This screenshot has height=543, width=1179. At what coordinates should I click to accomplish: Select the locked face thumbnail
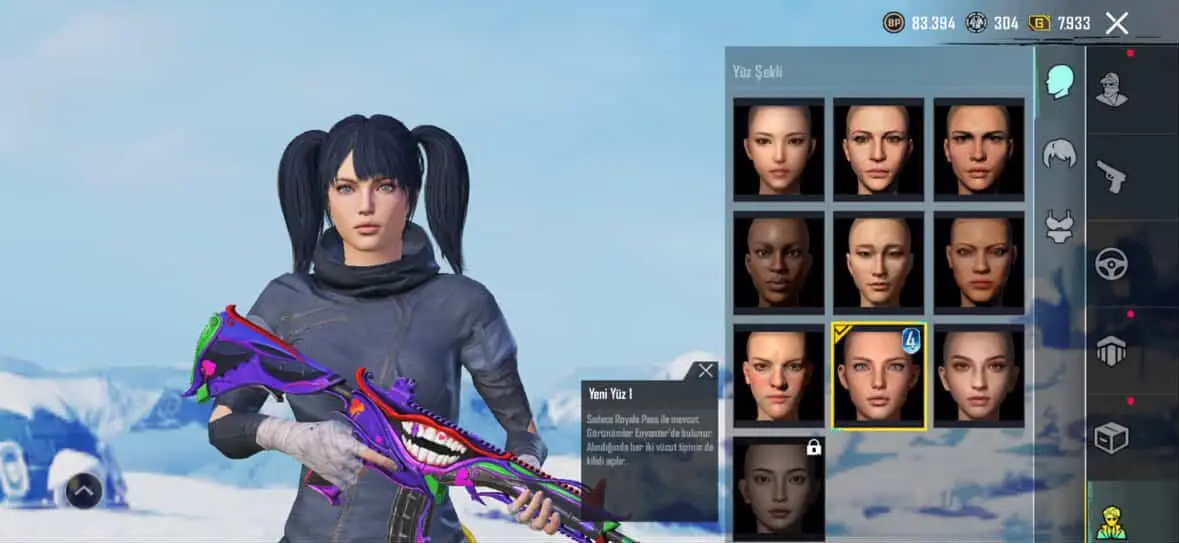pyautogui.click(x=778, y=488)
